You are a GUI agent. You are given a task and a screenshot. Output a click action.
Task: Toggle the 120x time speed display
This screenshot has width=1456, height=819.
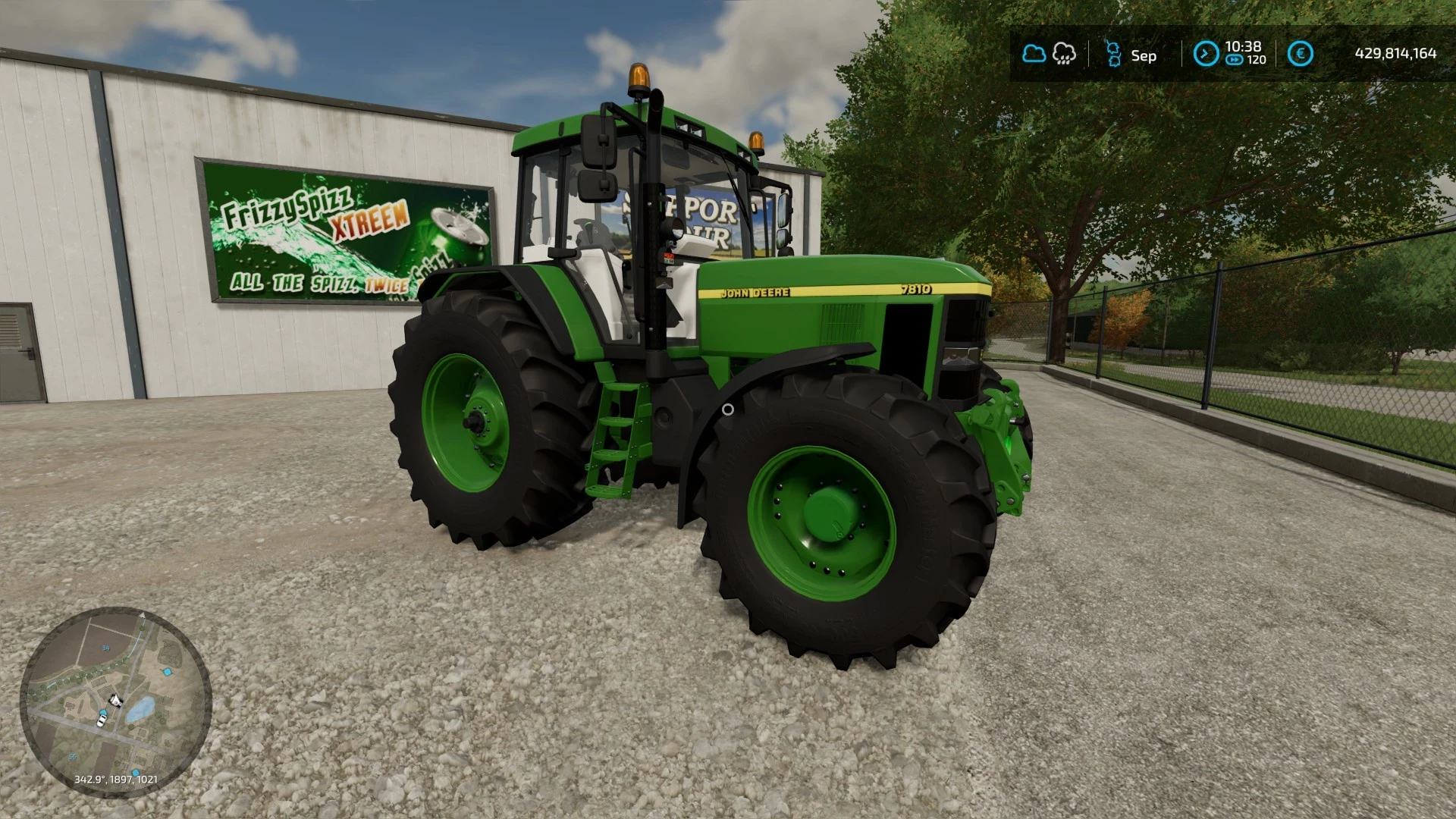point(1256,59)
